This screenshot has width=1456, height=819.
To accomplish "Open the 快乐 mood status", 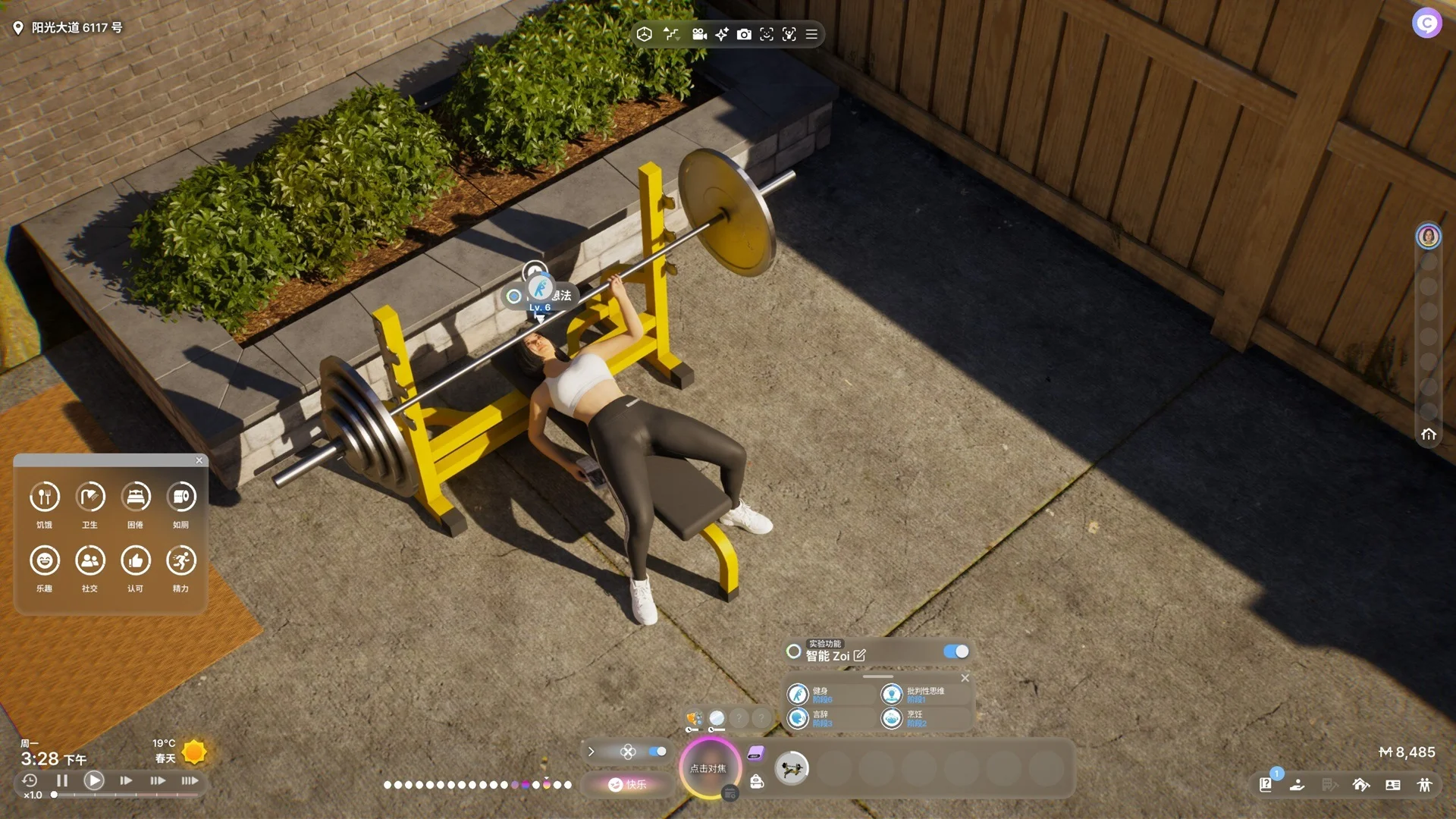I will click(x=628, y=784).
